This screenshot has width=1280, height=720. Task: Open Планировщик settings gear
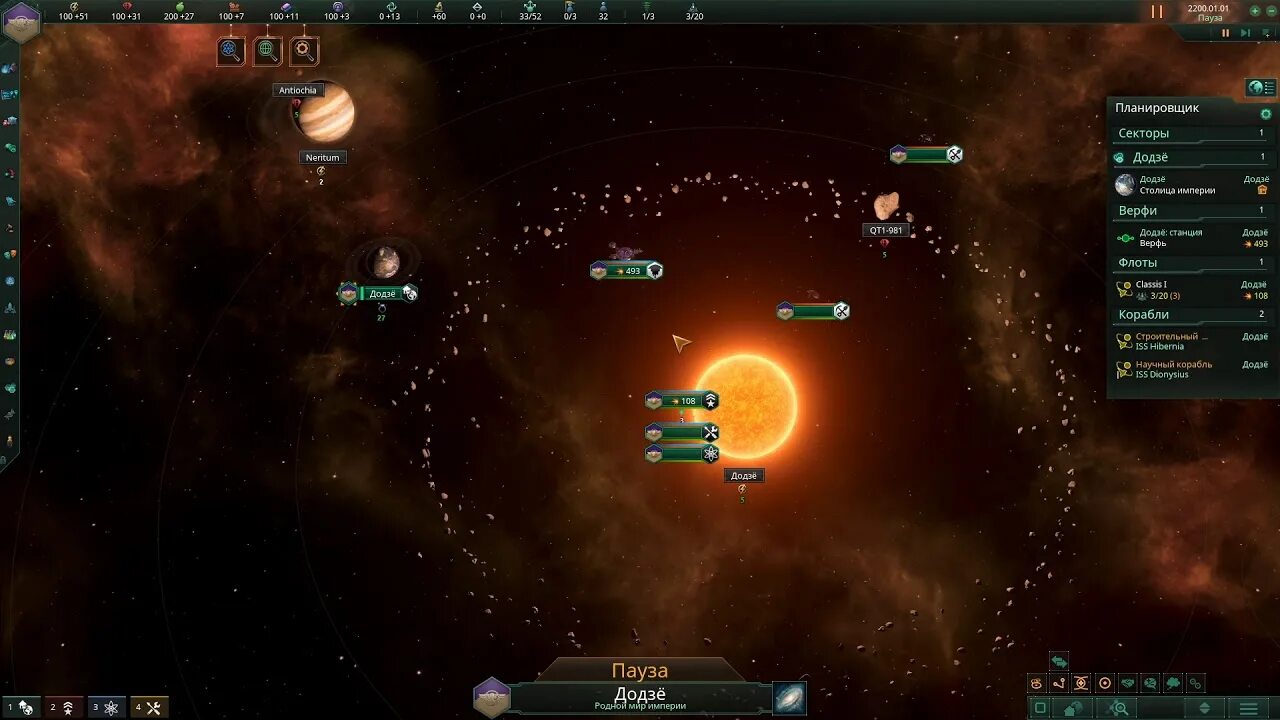click(1265, 114)
